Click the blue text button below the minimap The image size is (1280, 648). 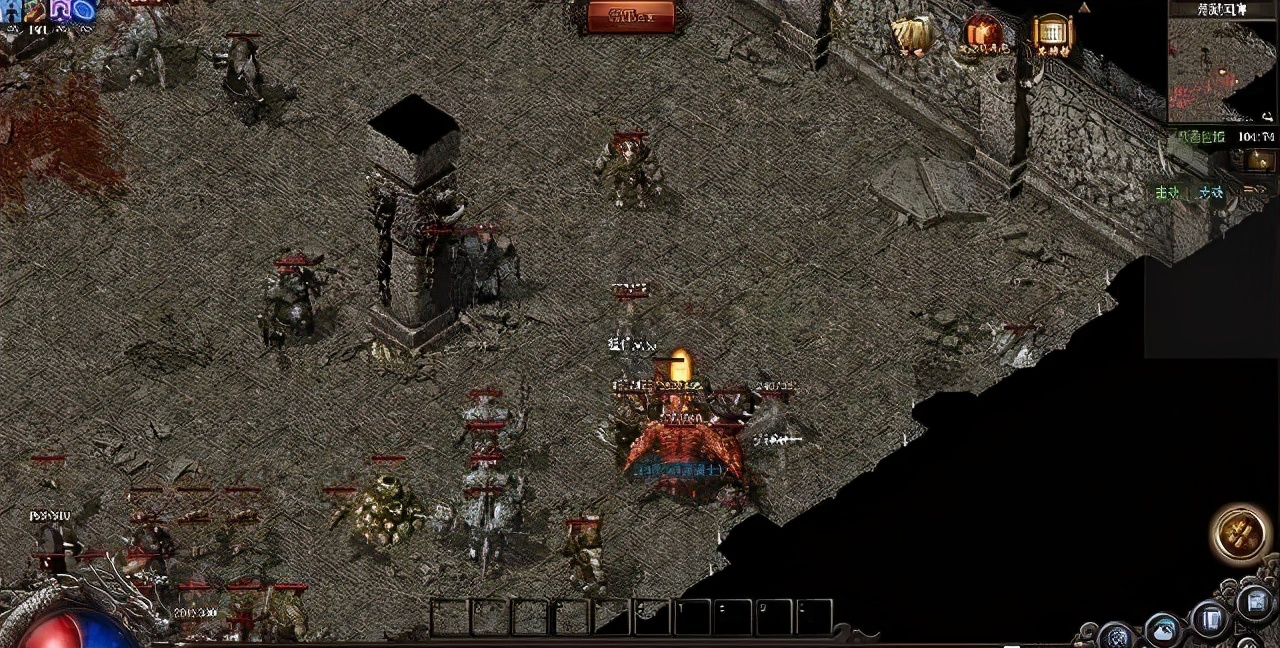(1210, 192)
